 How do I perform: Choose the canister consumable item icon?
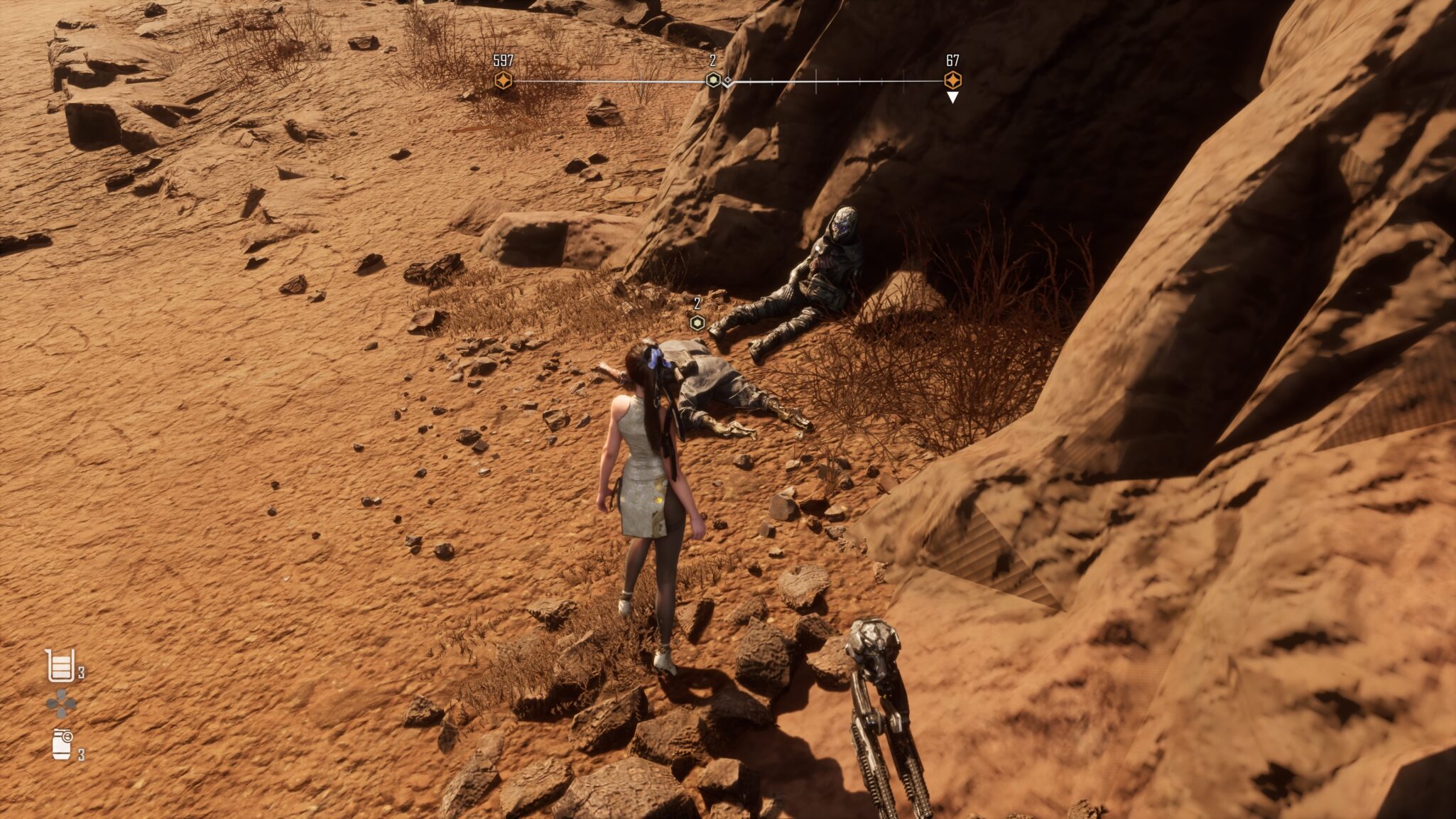click(x=62, y=744)
